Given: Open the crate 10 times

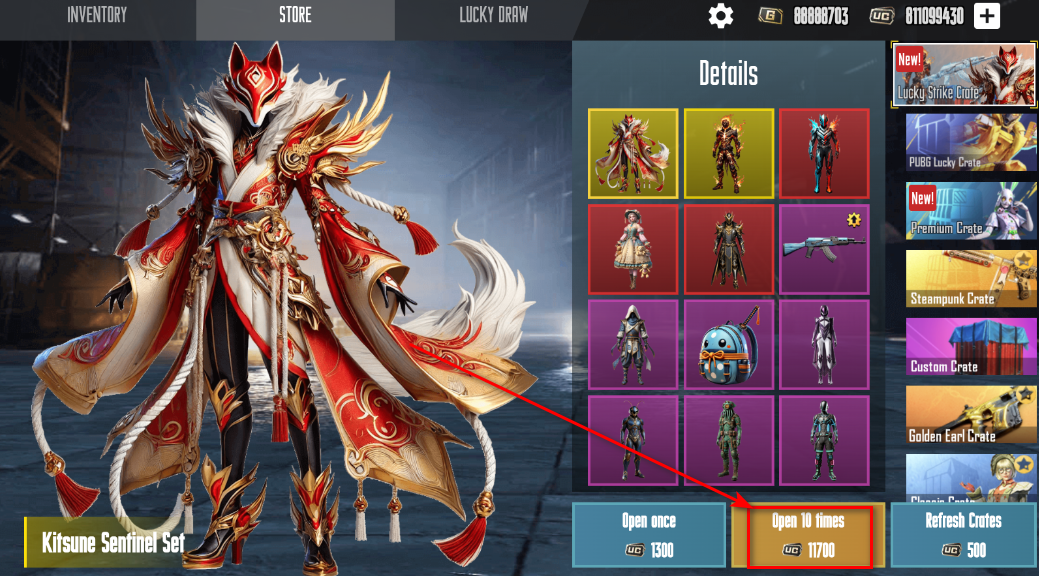Looking at the screenshot, I should pyautogui.click(x=807, y=535).
